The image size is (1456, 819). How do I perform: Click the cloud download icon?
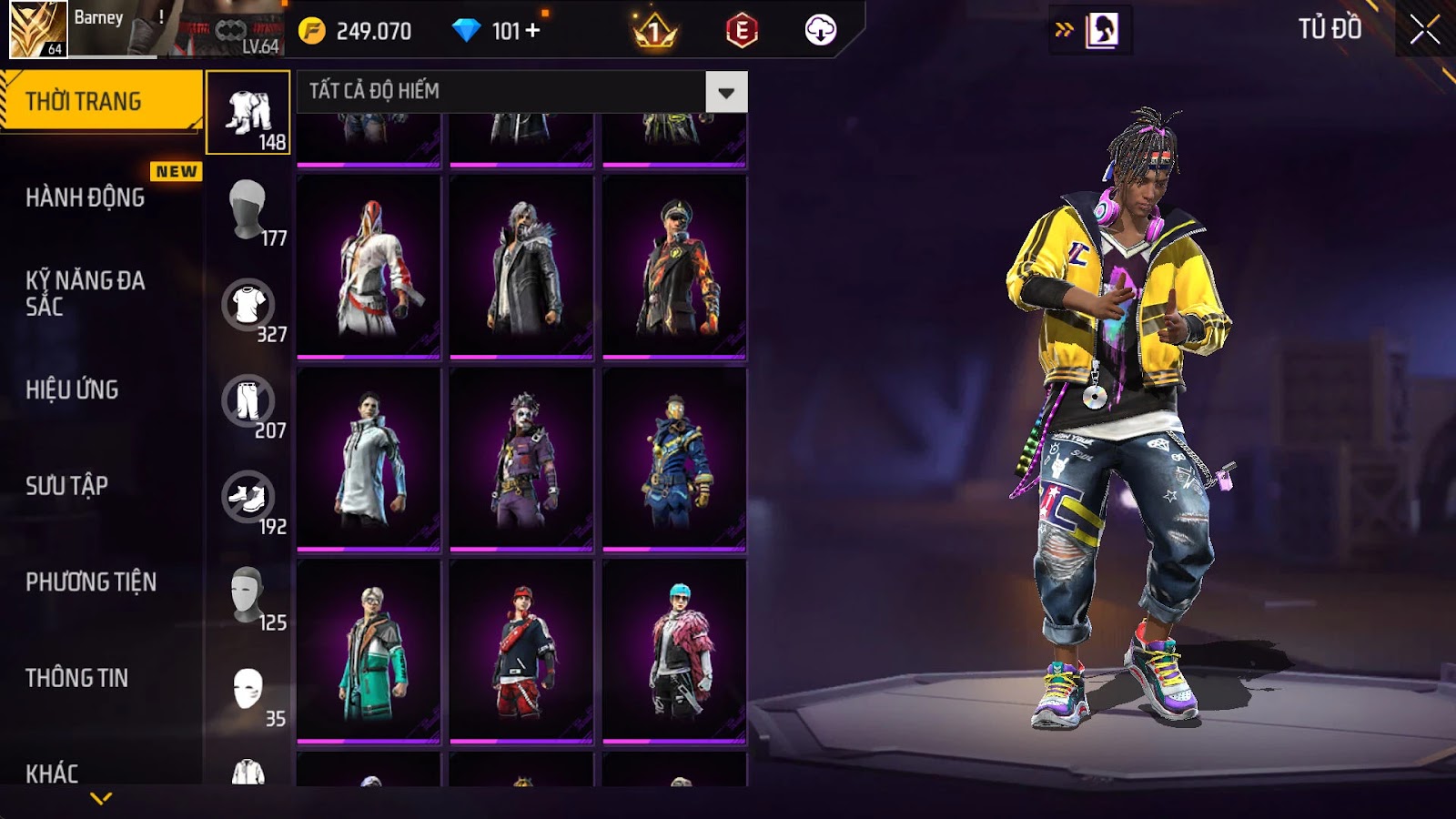[x=820, y=30]
